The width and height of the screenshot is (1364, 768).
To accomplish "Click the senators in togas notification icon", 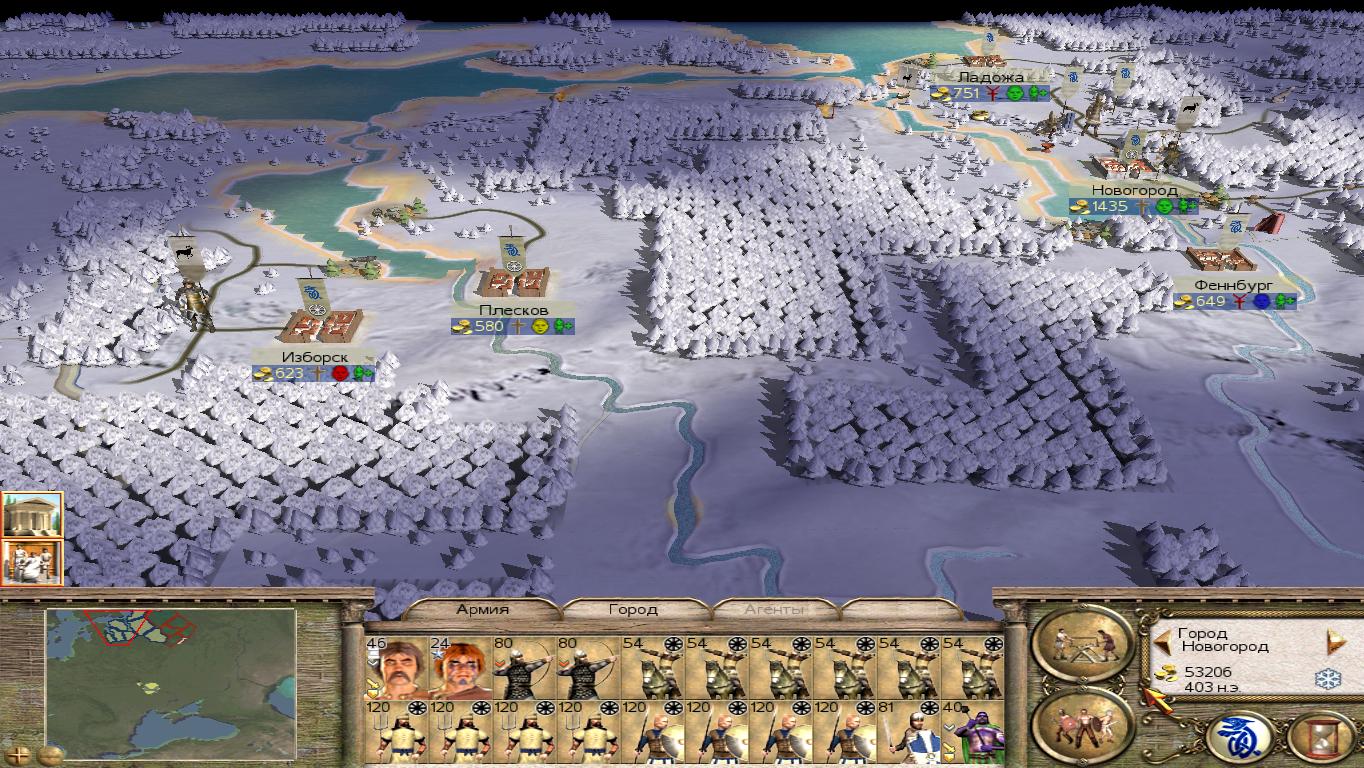I will (32, 562).
